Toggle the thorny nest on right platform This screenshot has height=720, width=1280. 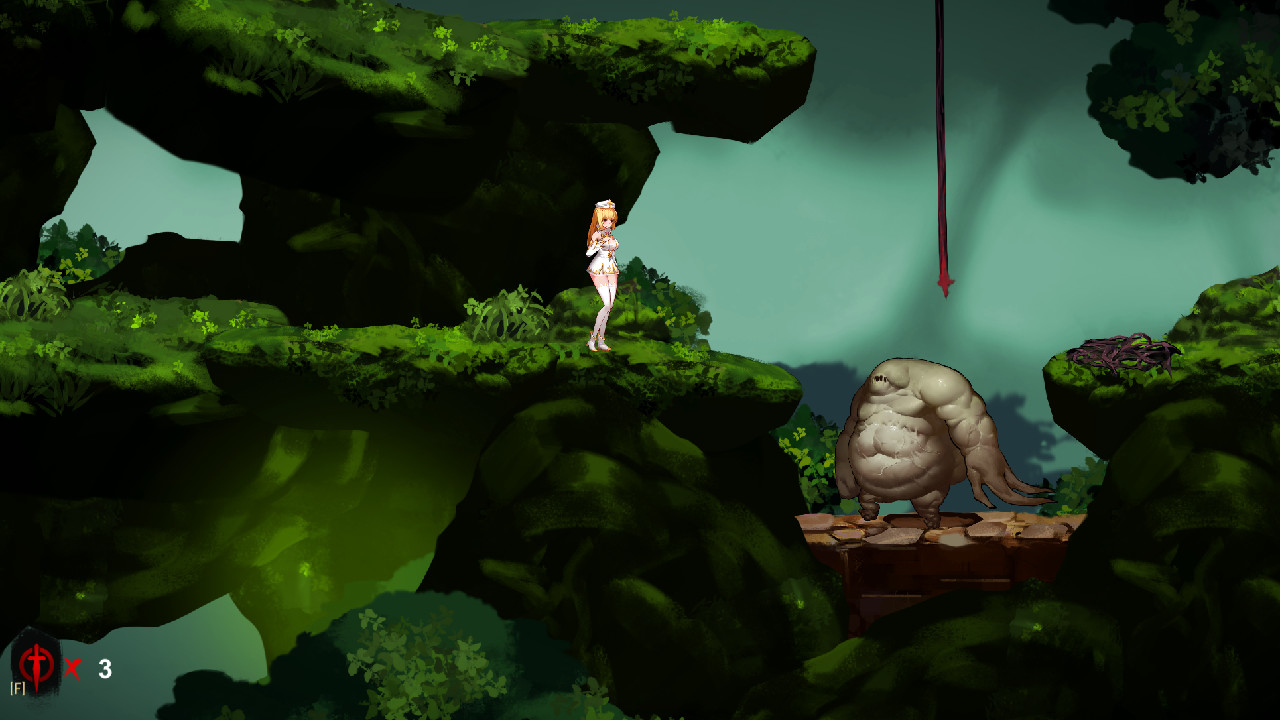[x=1122, y=351]
